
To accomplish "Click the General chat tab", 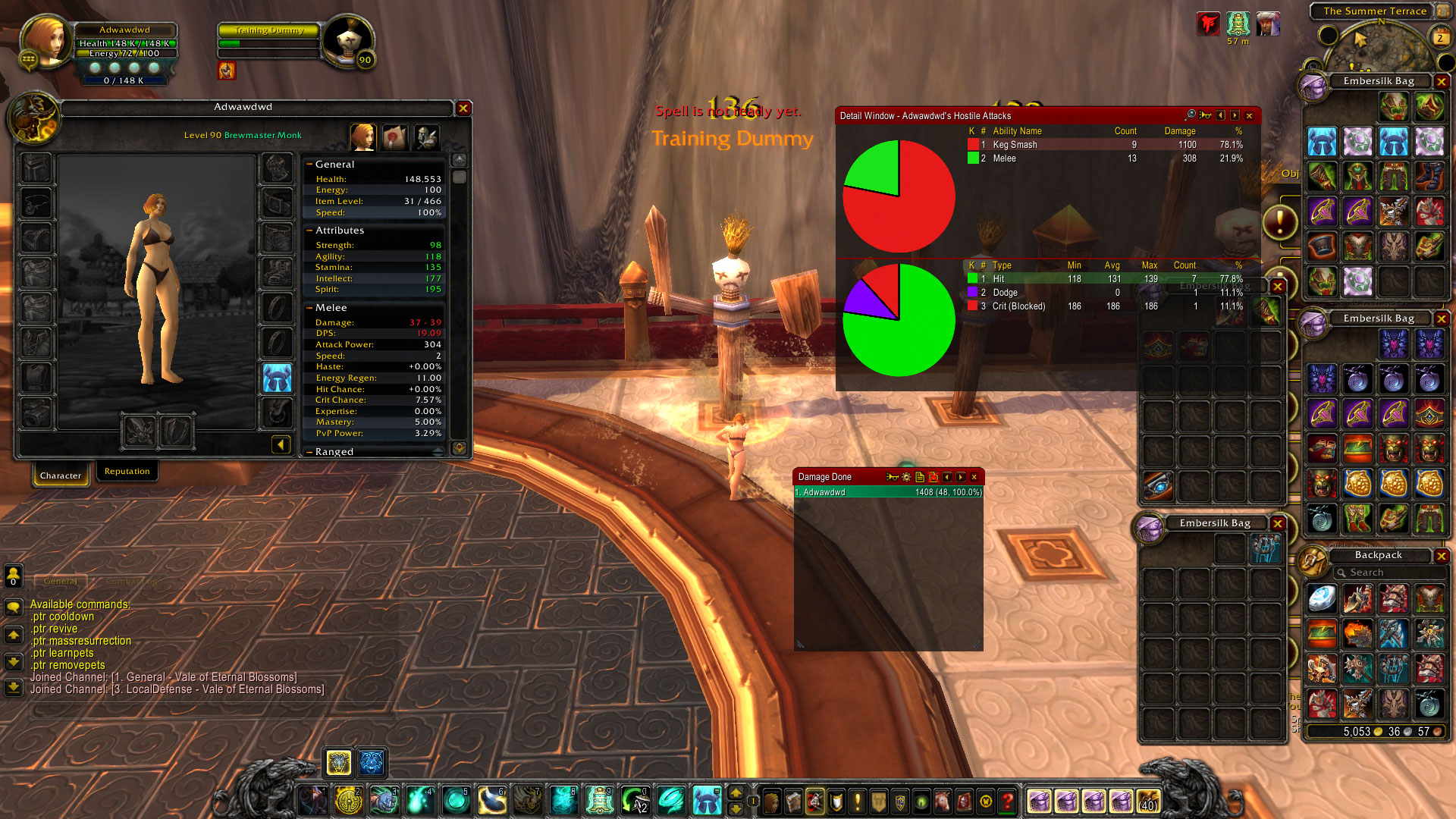I will (61, 582).
